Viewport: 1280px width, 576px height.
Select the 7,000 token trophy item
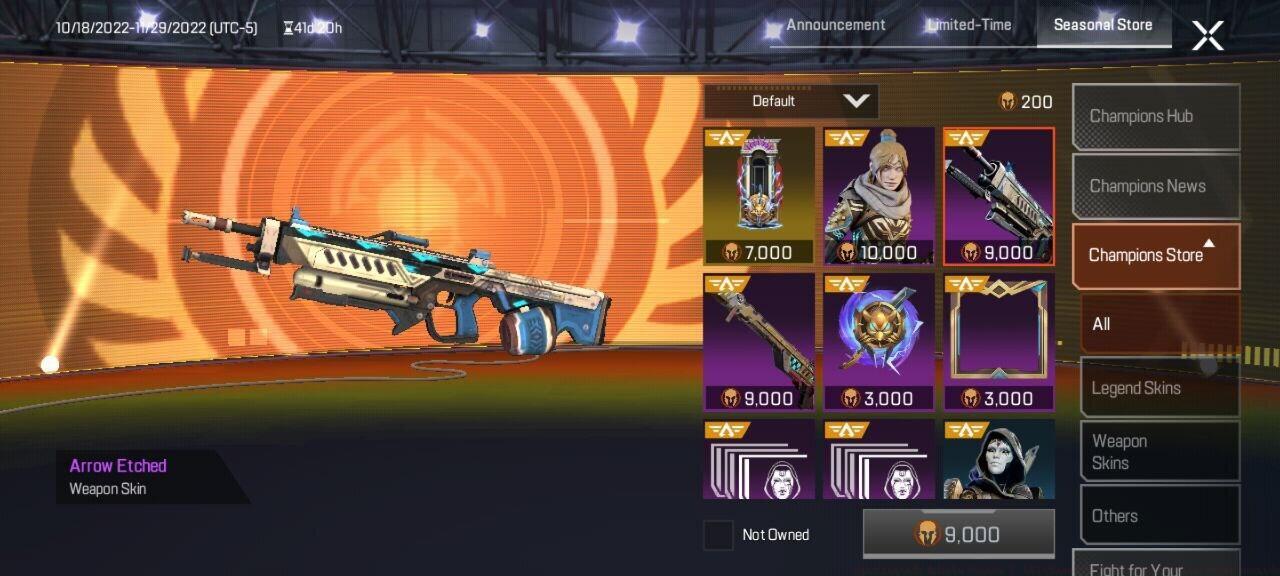pyautogui.click(x=759, y=196)
